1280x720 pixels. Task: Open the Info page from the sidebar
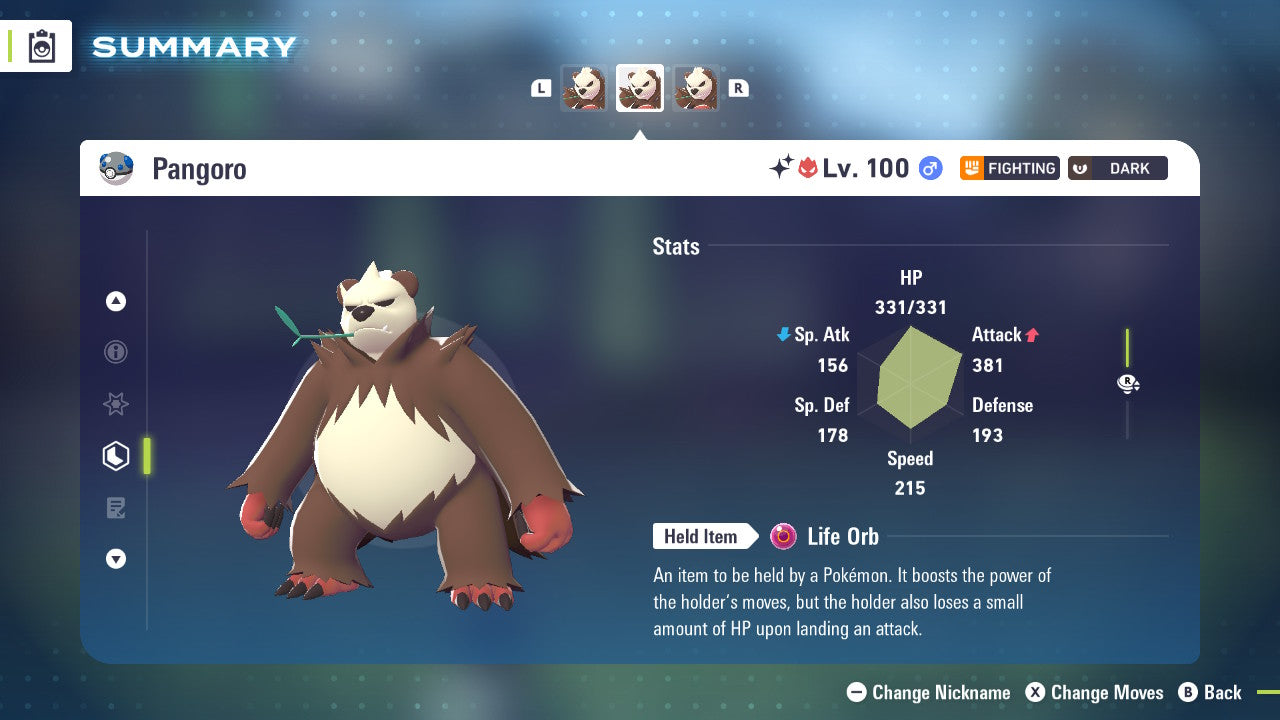click(116, 352)
